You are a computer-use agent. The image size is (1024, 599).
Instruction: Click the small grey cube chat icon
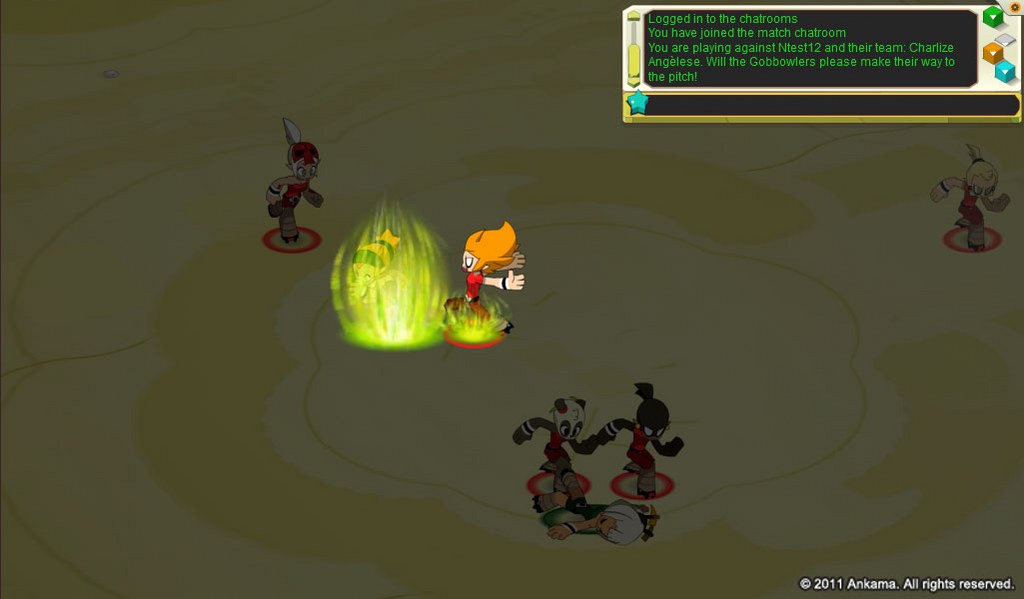coord(1005,40)
